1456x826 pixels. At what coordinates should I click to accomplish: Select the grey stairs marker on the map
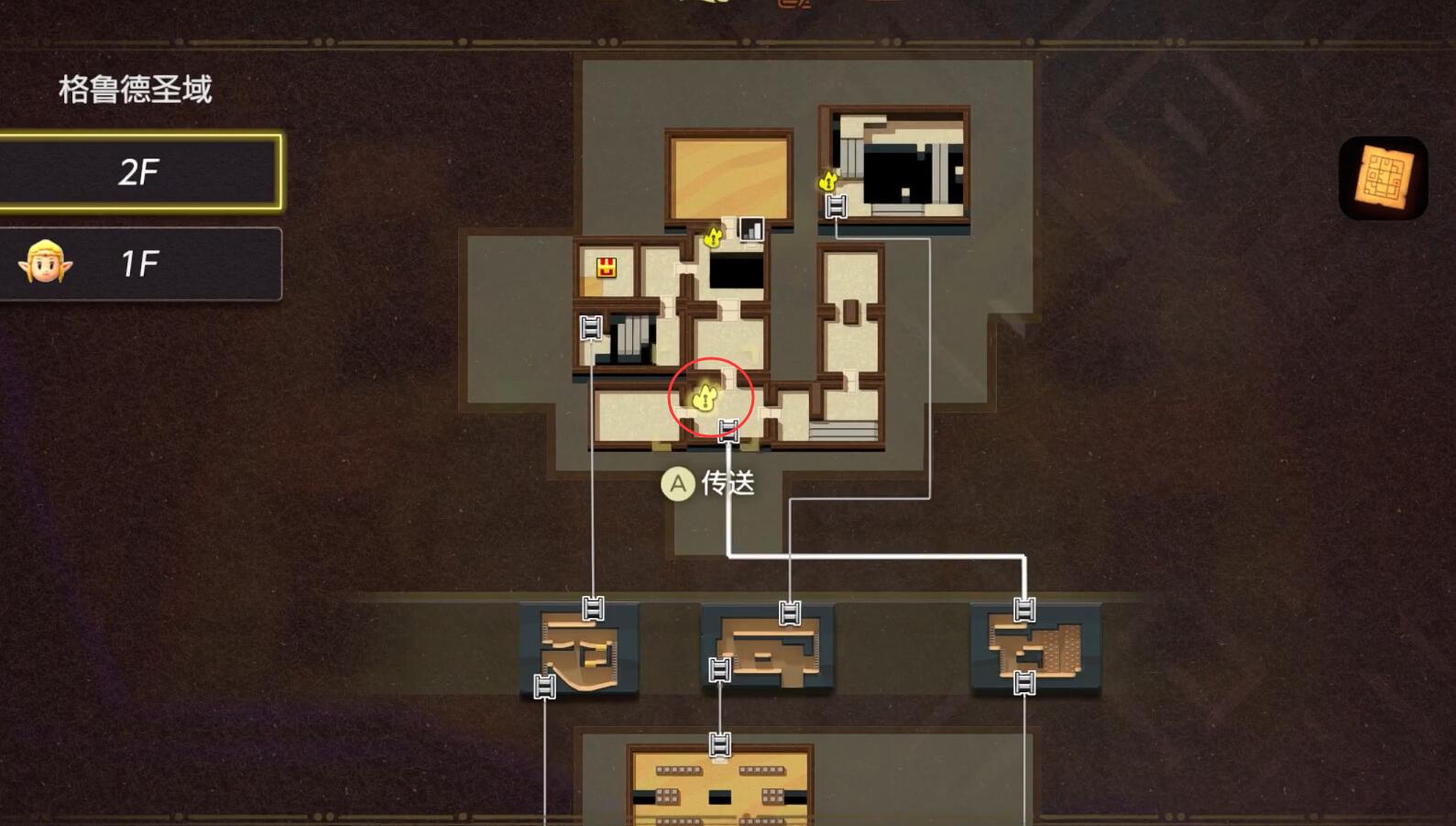click(x=751, y=229)
